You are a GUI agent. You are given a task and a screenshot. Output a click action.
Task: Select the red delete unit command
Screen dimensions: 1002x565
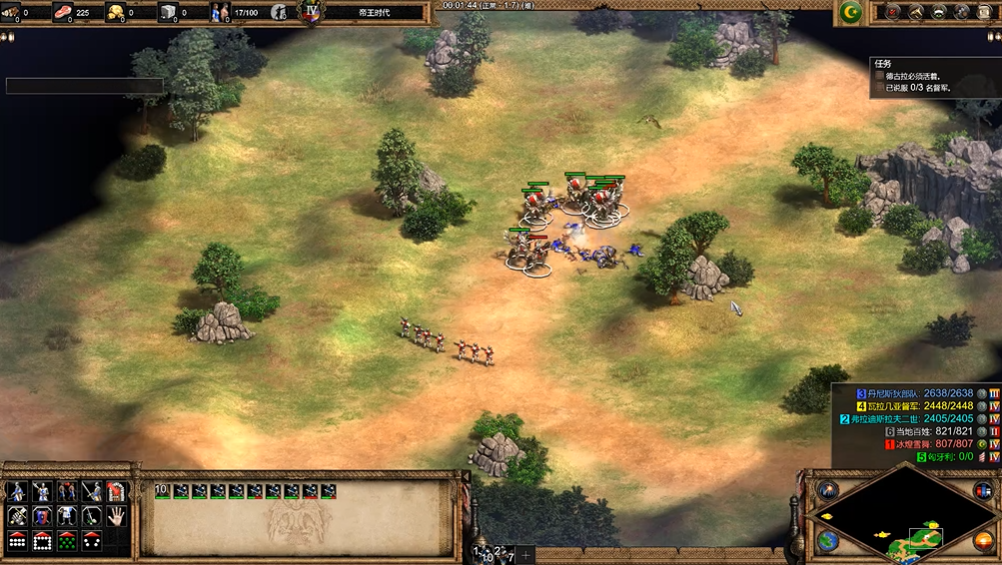click(116, 491)
